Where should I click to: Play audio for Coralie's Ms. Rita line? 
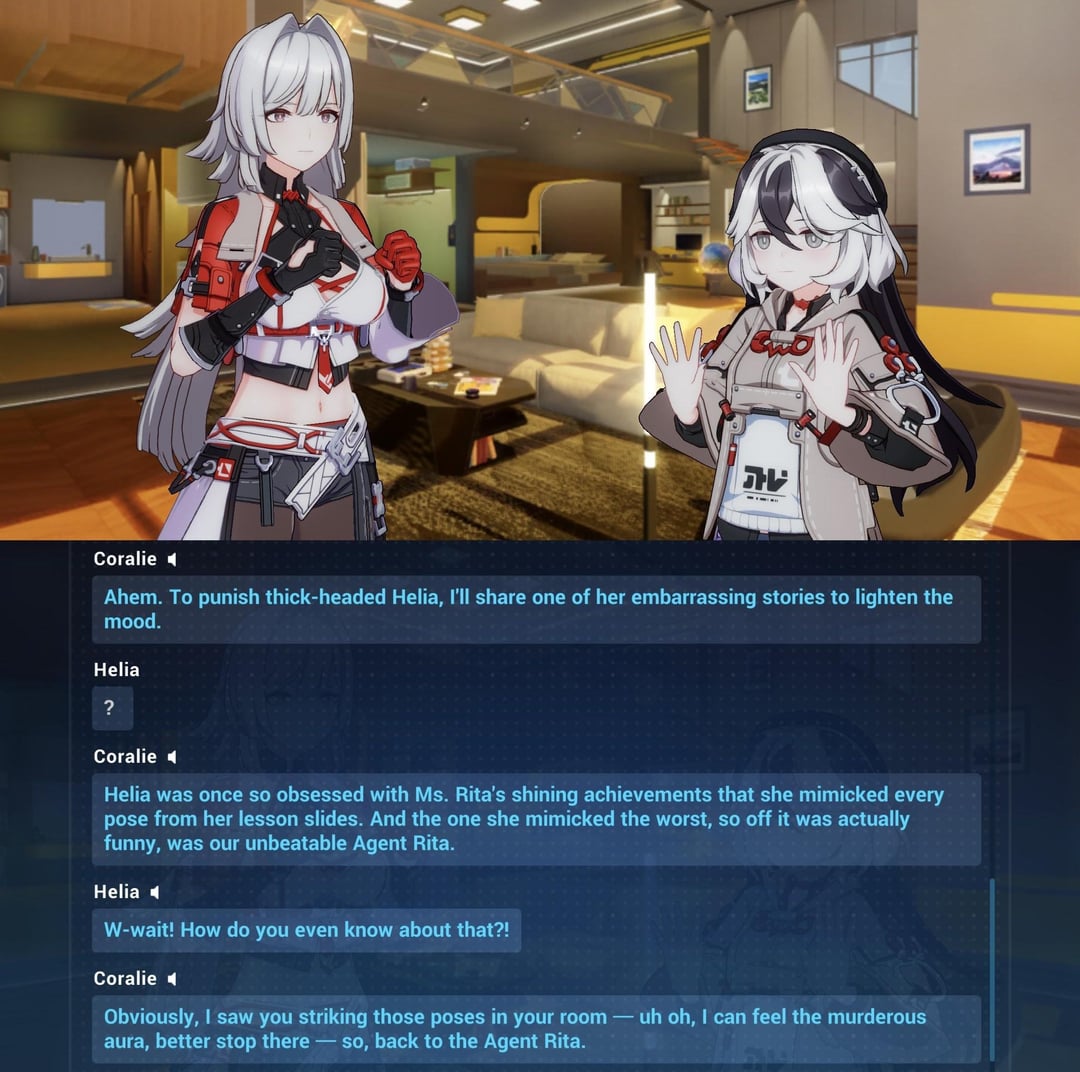click(x=172, y=757)
